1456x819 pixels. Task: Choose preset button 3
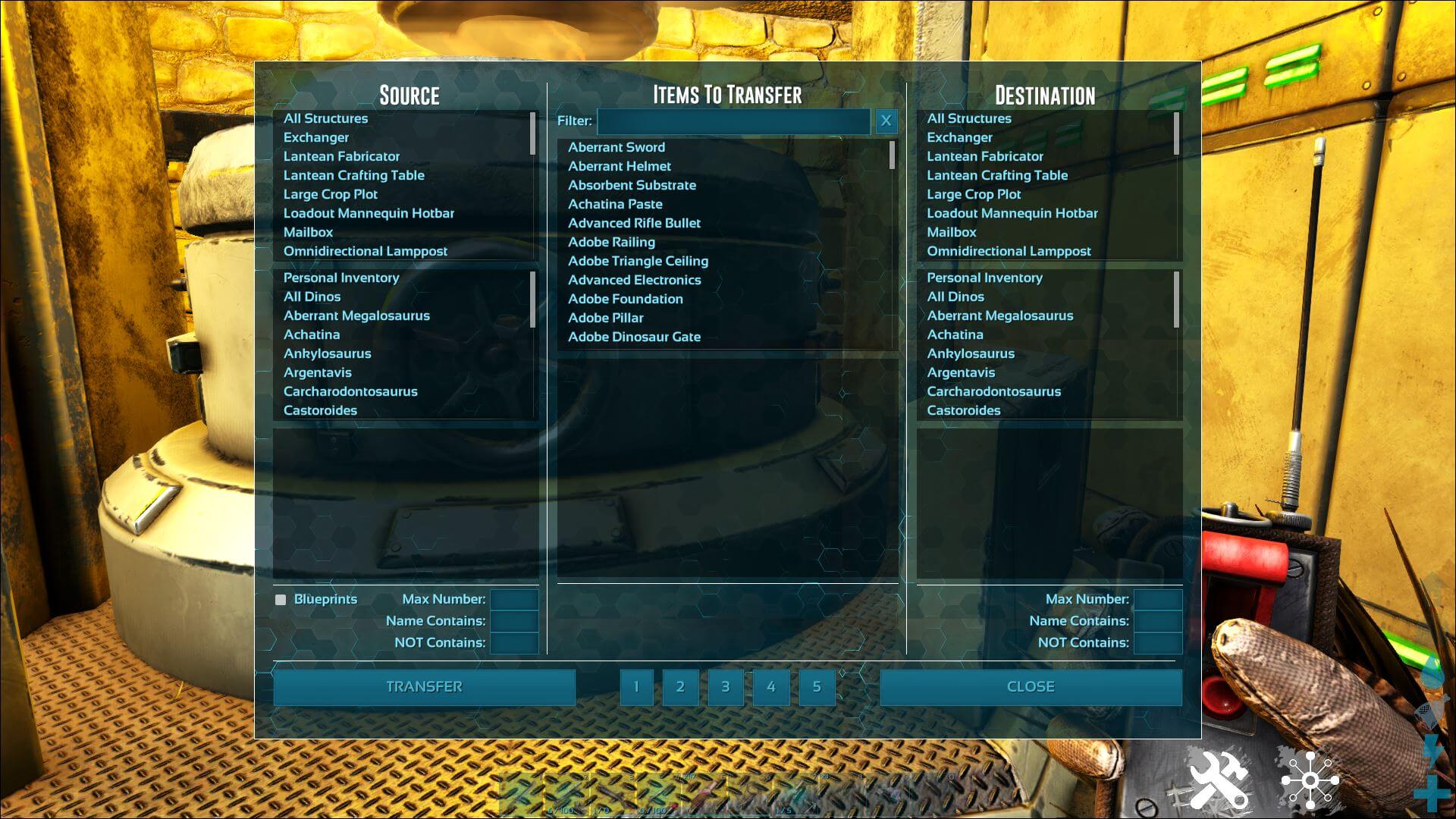(726, 687)
